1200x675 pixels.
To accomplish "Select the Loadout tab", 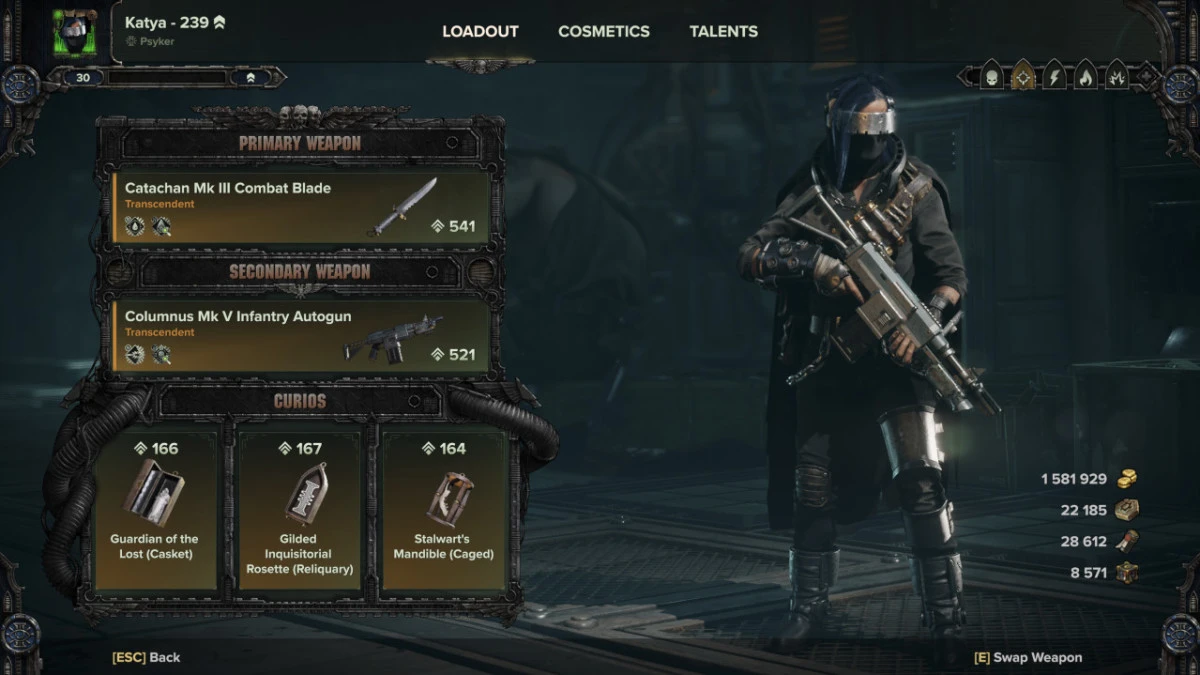I will coord(480,31).
